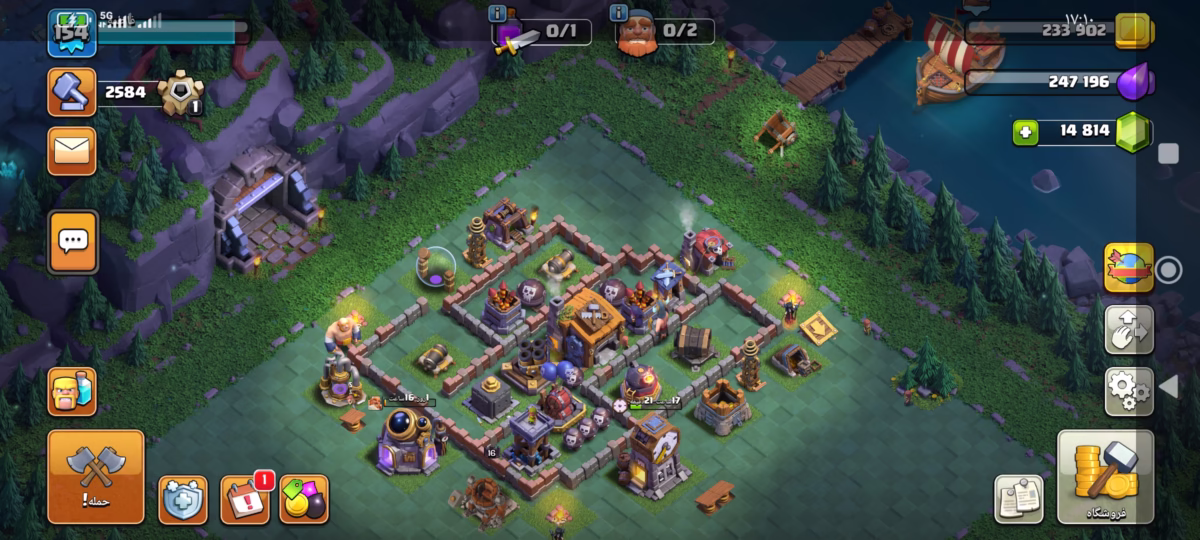Open the shield button next to Attack

coord(183,499)
